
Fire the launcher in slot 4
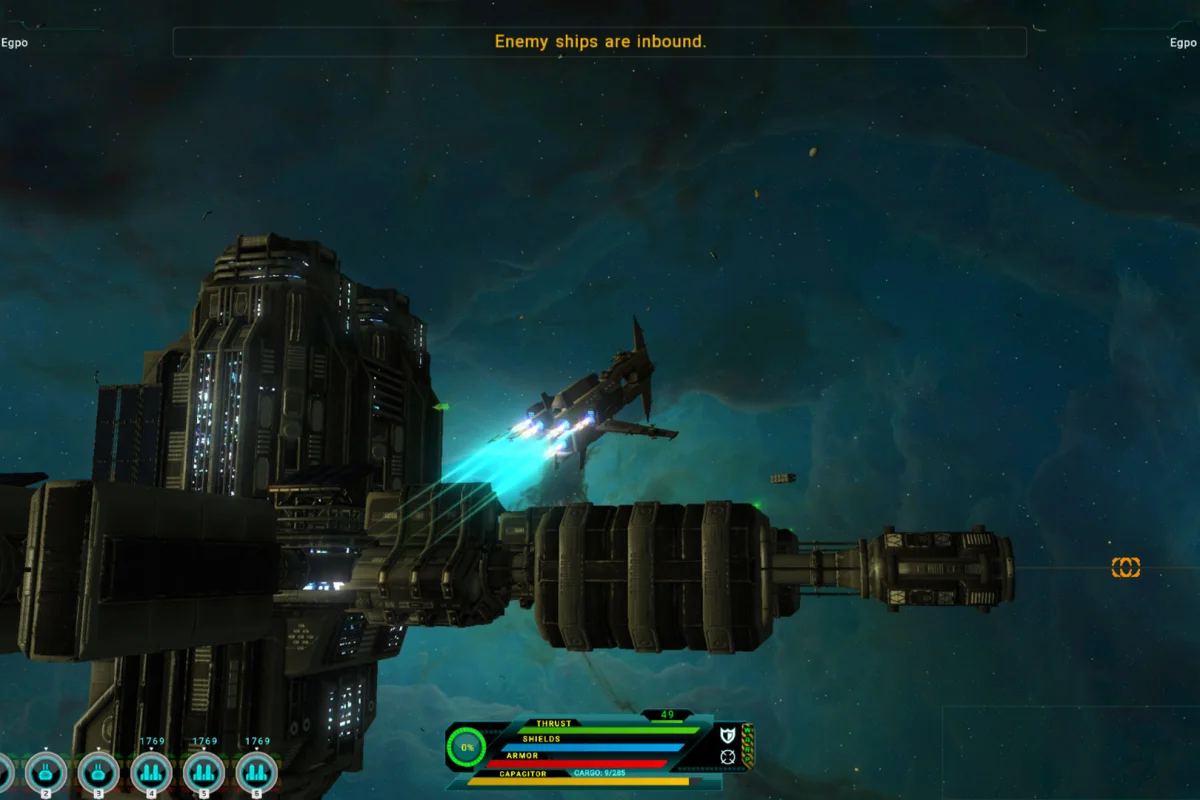(x=152, y=771)
